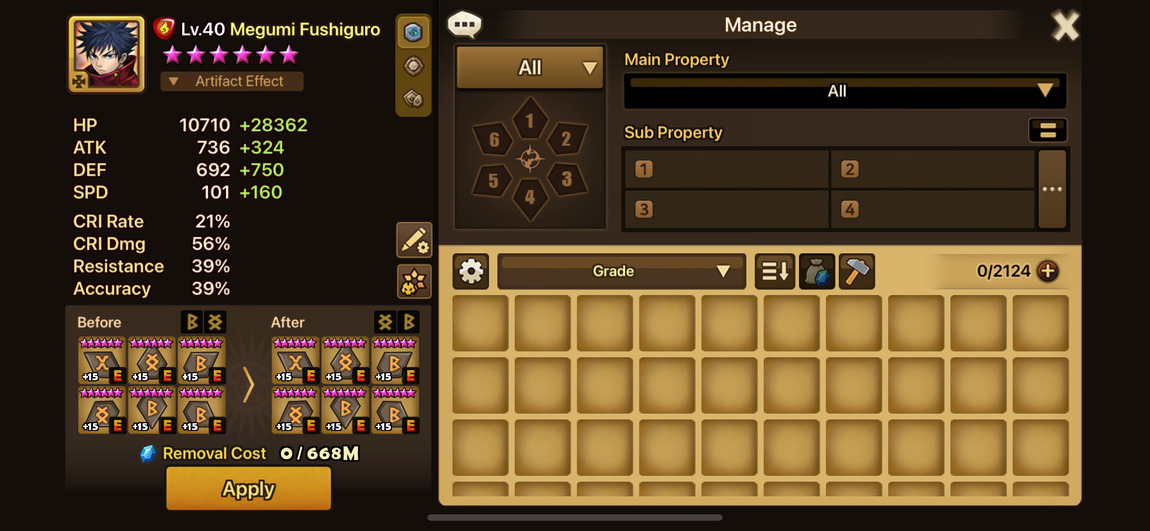Select rune slot 4 filter
Screen dimensions: 1150x531
(x=530, y=197)
